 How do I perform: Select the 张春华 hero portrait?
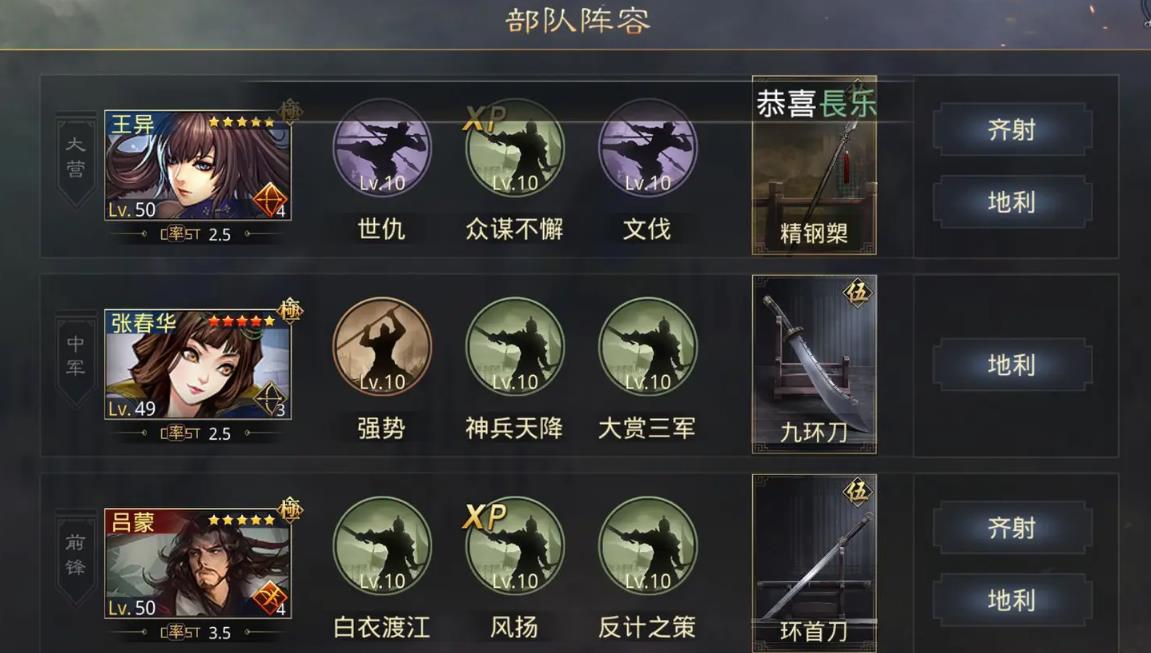click(197, 364)
